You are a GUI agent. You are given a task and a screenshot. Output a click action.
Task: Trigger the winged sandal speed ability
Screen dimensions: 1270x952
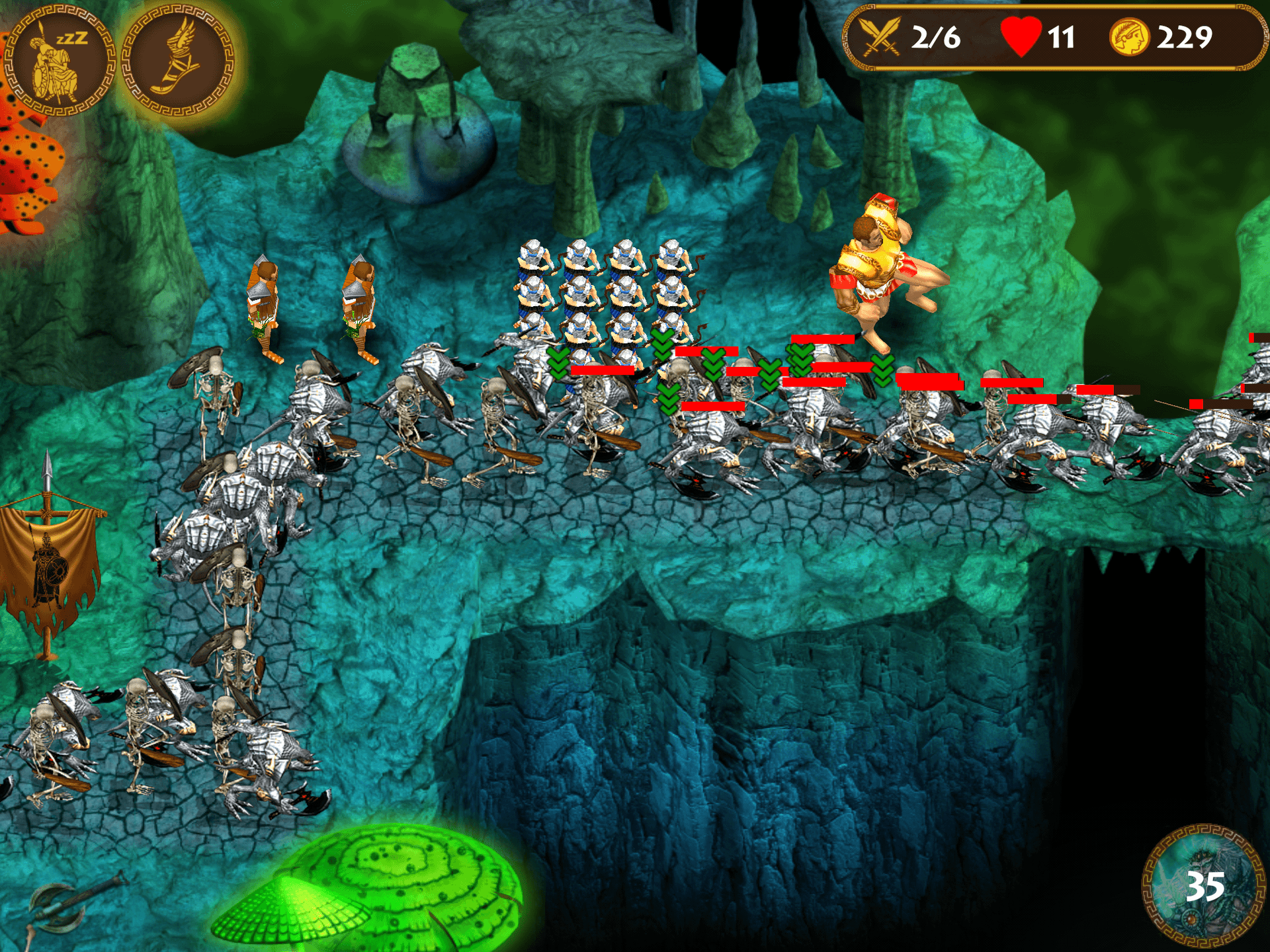click(179, 61)
